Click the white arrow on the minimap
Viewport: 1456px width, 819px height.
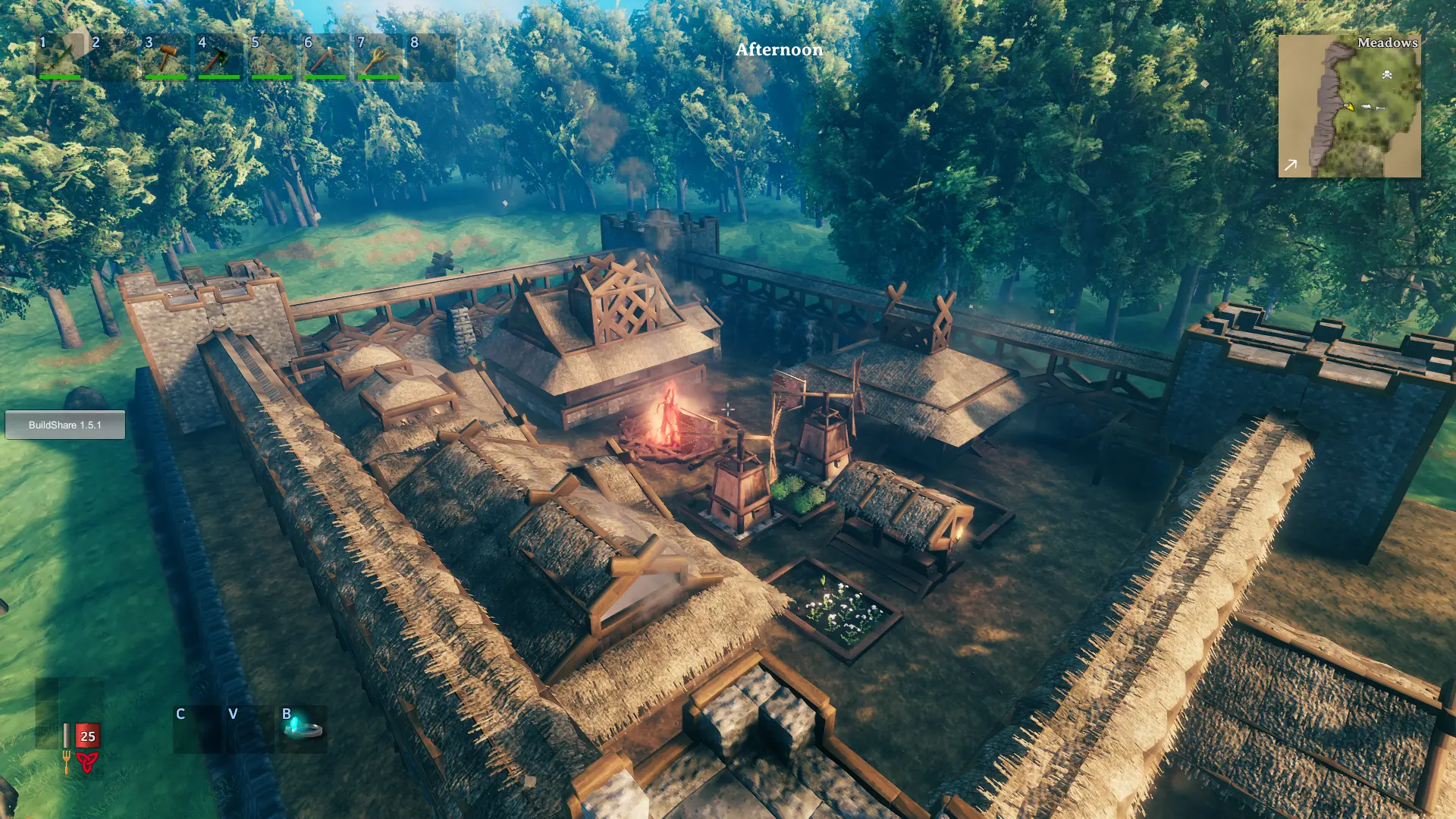1291,165
